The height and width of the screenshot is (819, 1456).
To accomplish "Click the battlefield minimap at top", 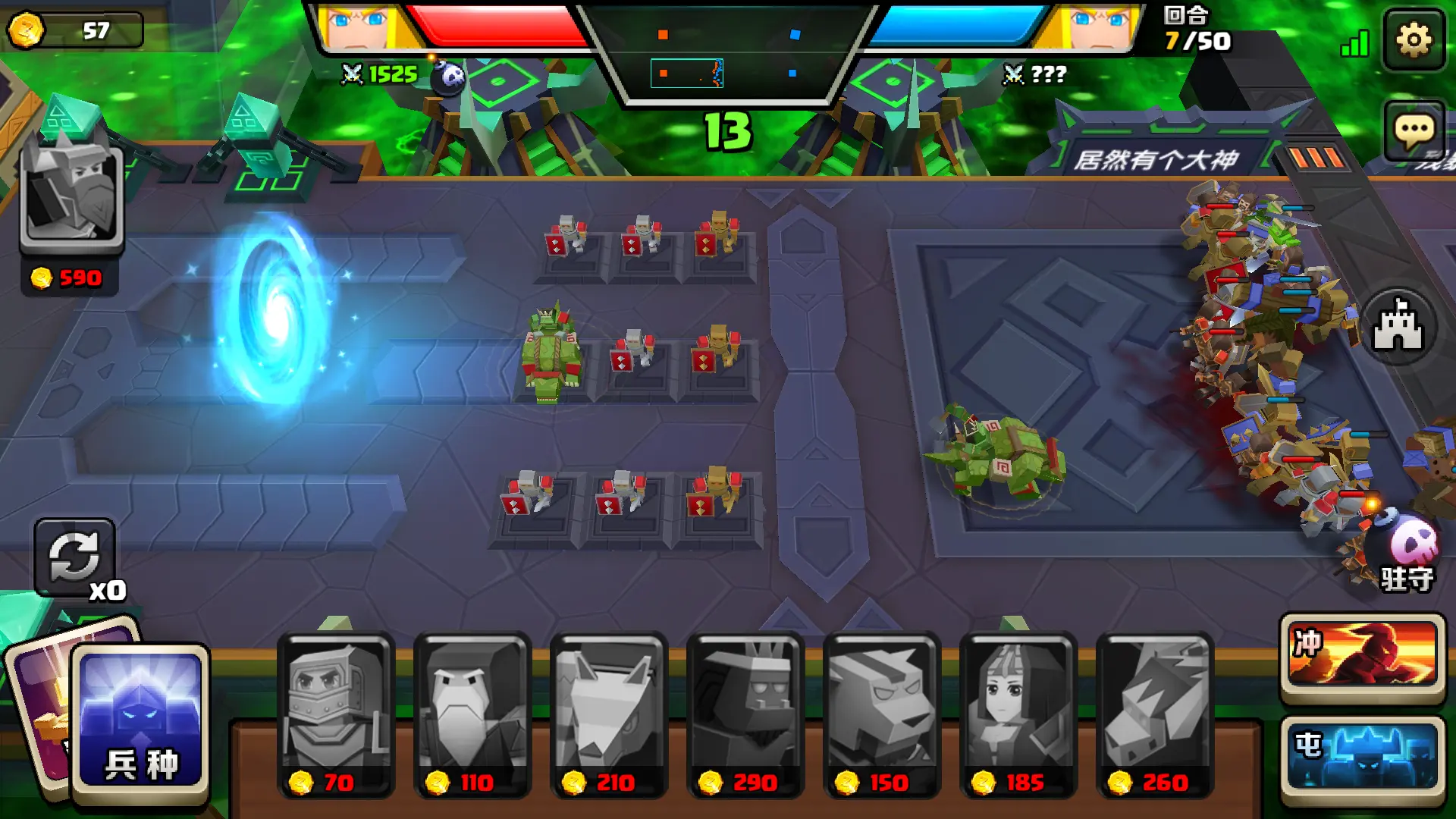I will point(727,55).
